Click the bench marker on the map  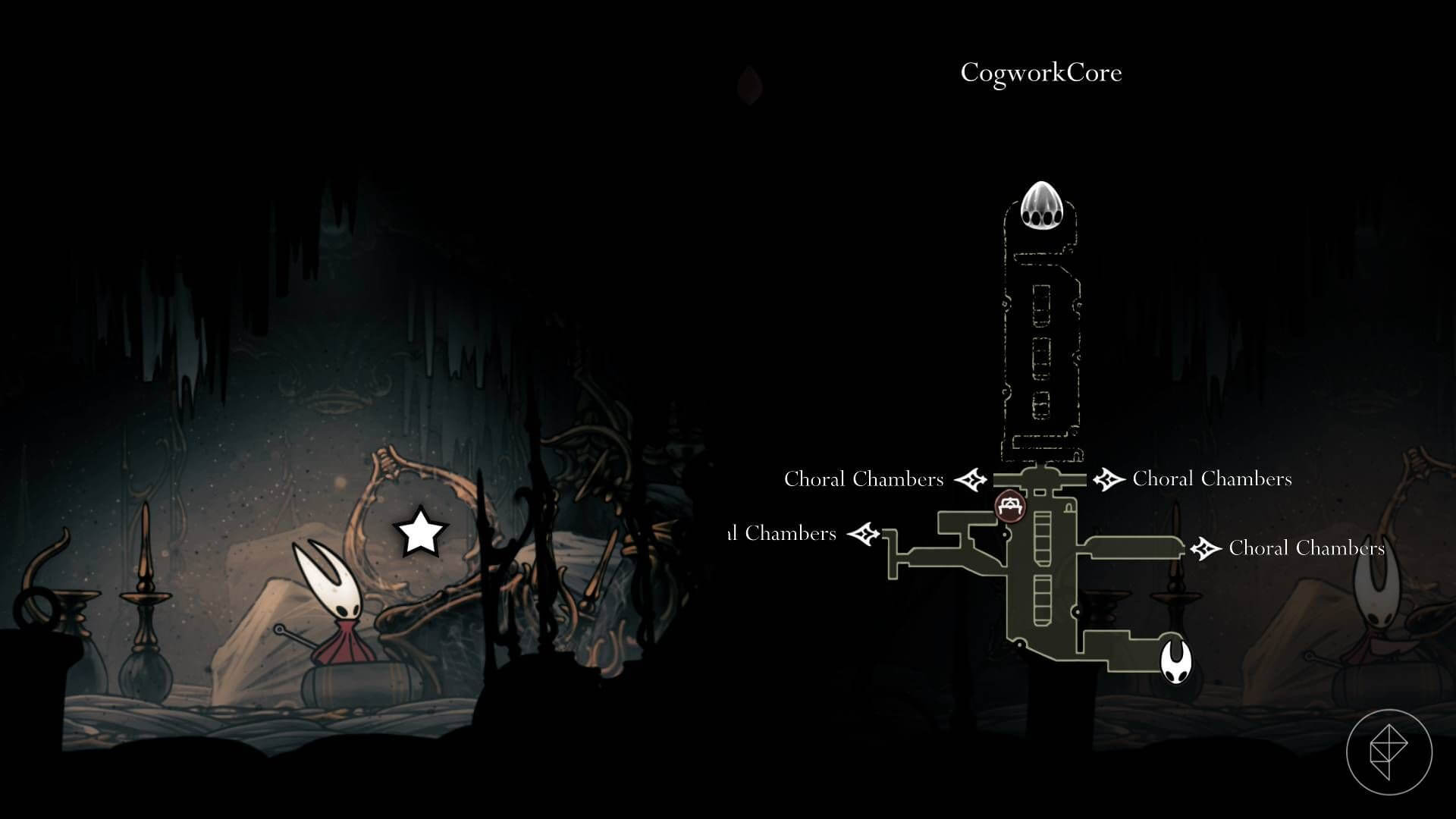[x=1009, y=504]
